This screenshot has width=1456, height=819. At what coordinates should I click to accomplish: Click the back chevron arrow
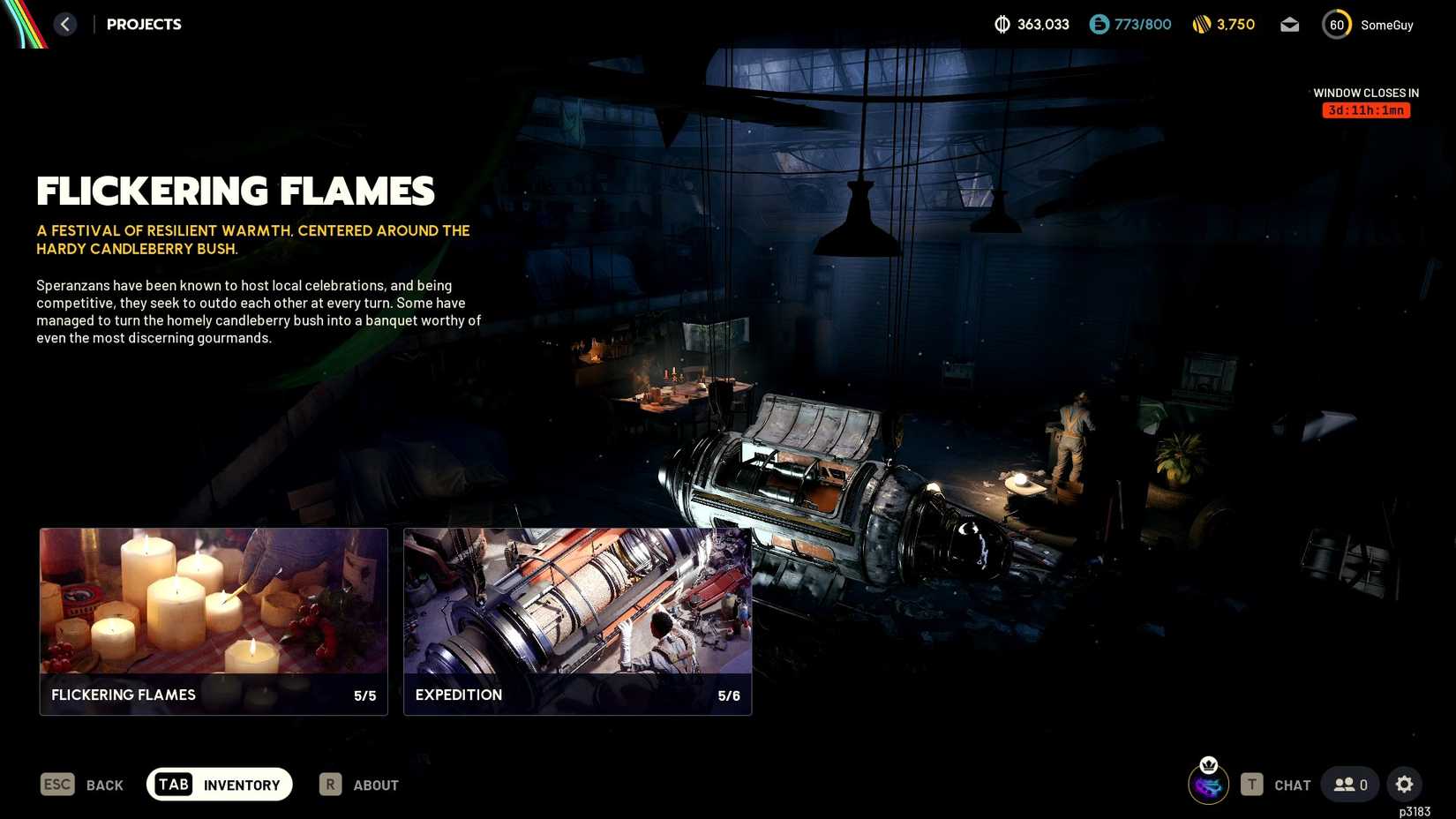(64, 24)
